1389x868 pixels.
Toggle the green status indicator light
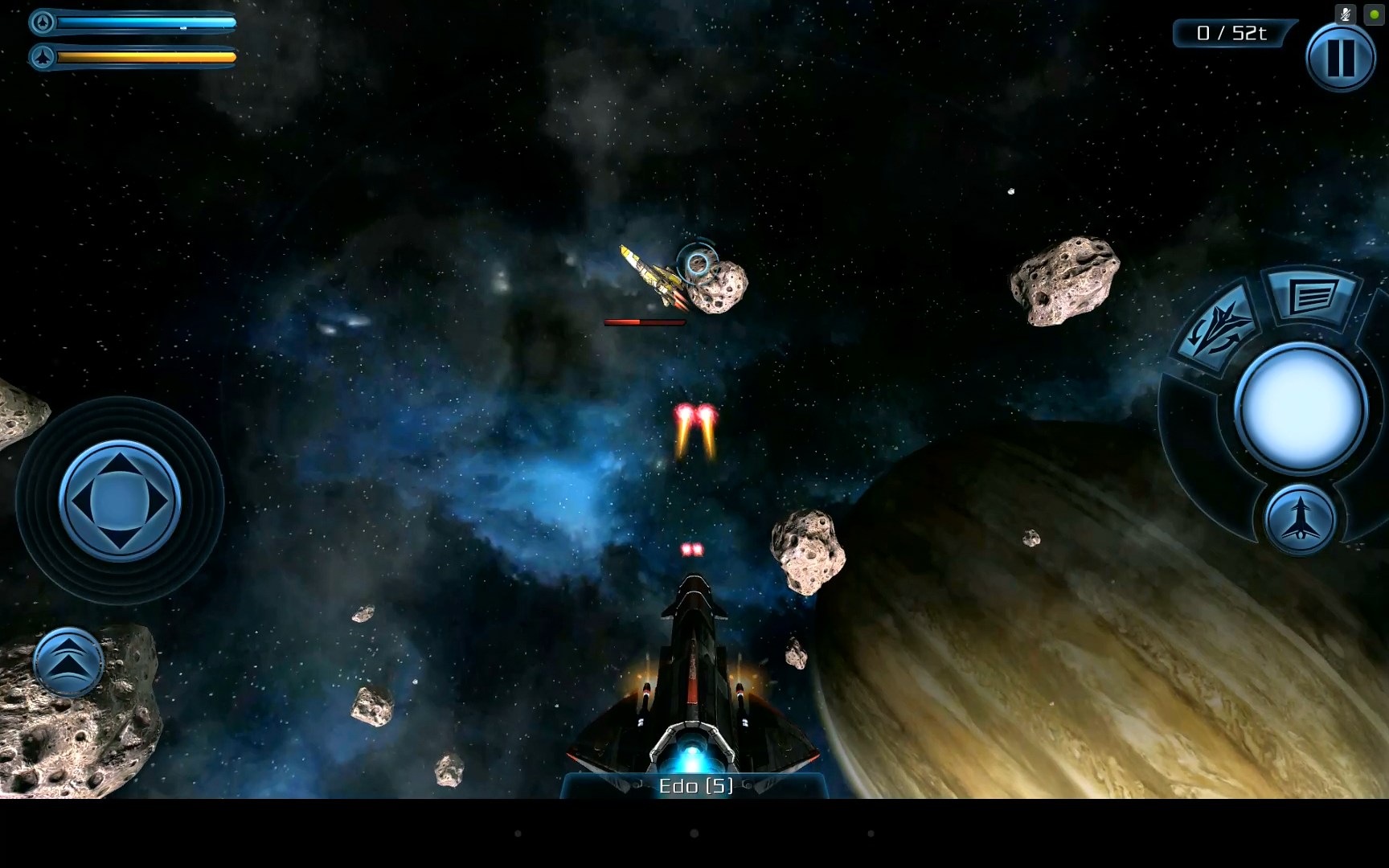1375,14
